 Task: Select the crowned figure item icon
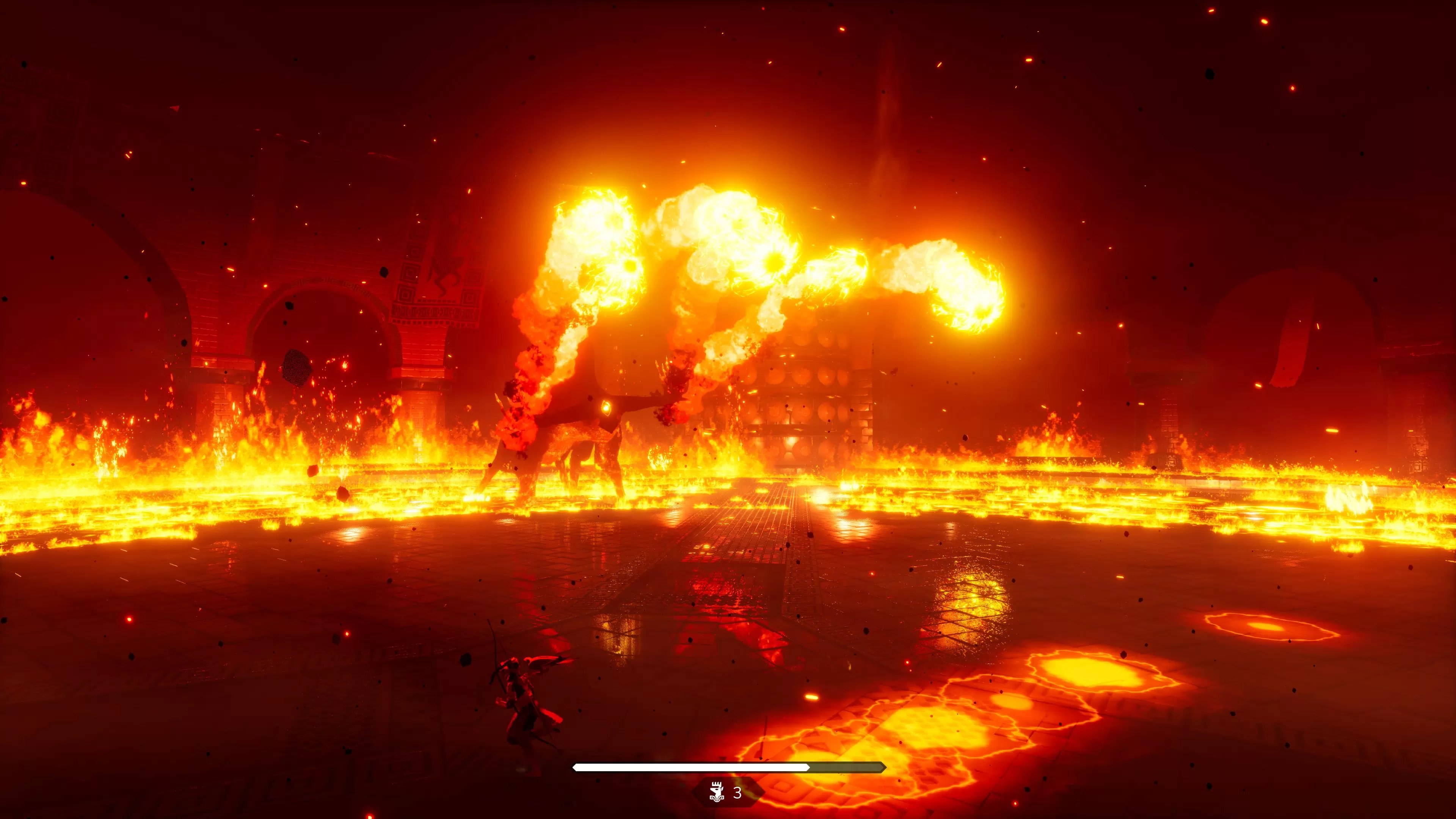(x=717, y=792)
